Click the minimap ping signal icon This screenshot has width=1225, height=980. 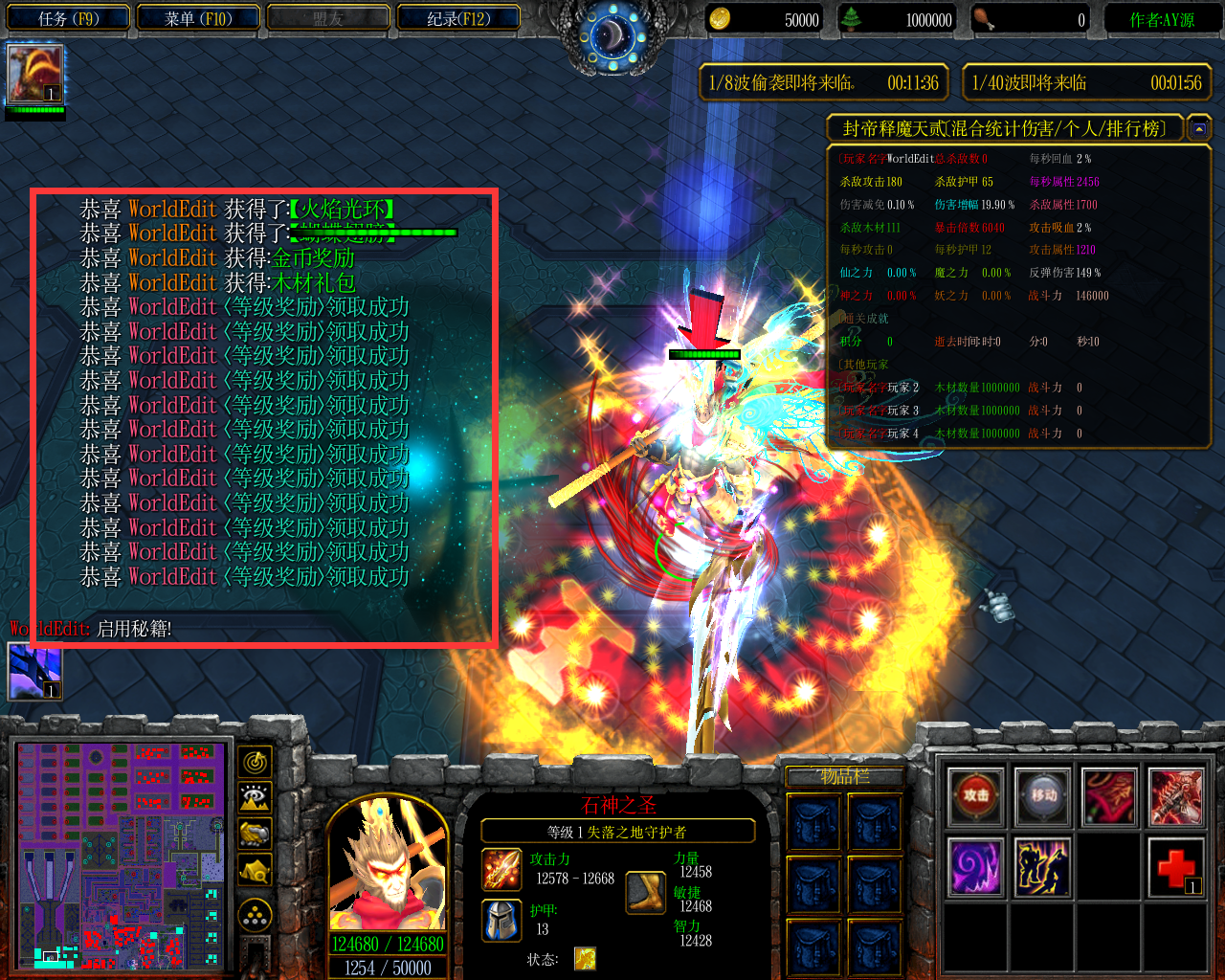tap(255, 764)
